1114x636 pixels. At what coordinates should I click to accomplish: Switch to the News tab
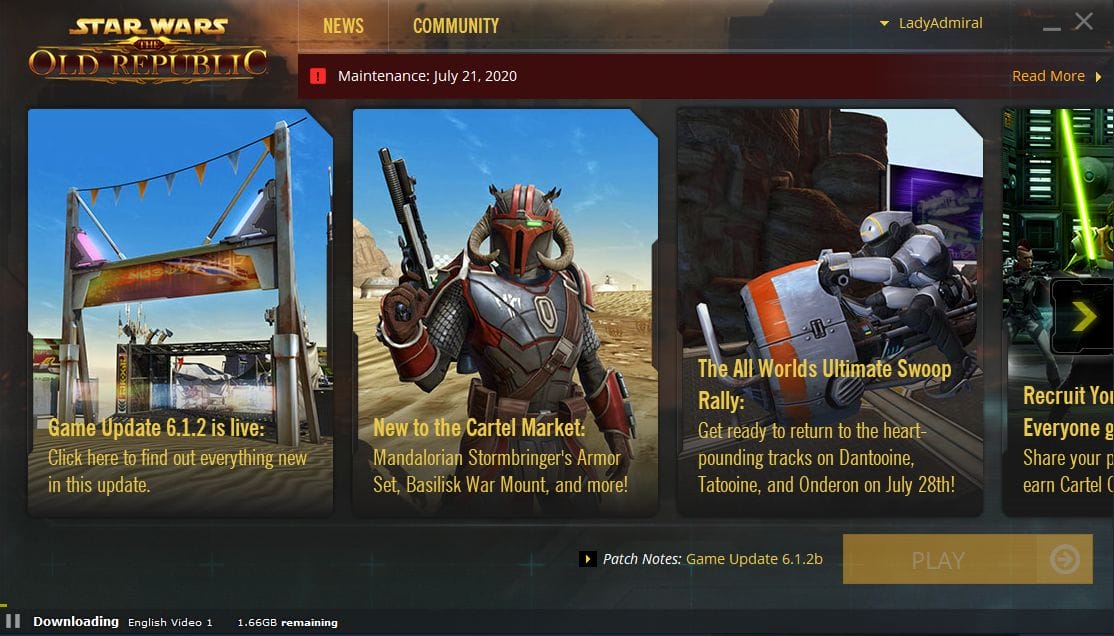click(343, 26)
